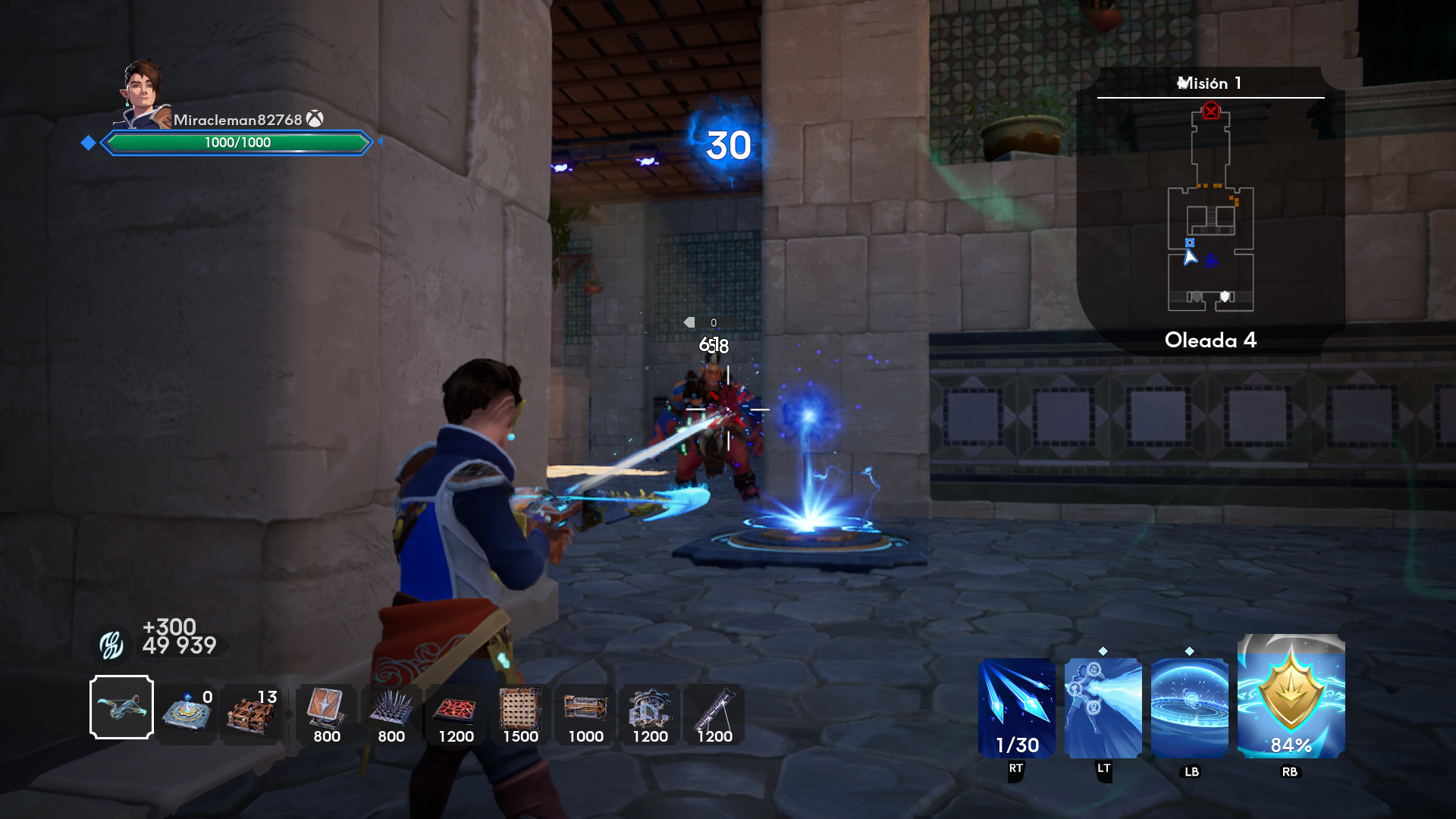Click the red enemy gate marker on minimap

point(1211,111)
